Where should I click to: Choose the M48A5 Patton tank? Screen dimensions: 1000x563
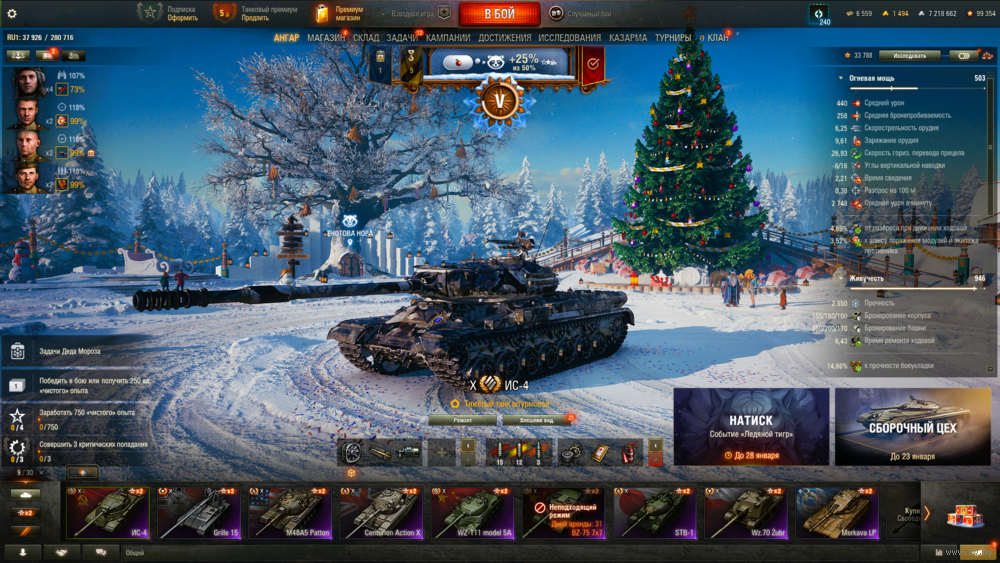tap(290, 513)
